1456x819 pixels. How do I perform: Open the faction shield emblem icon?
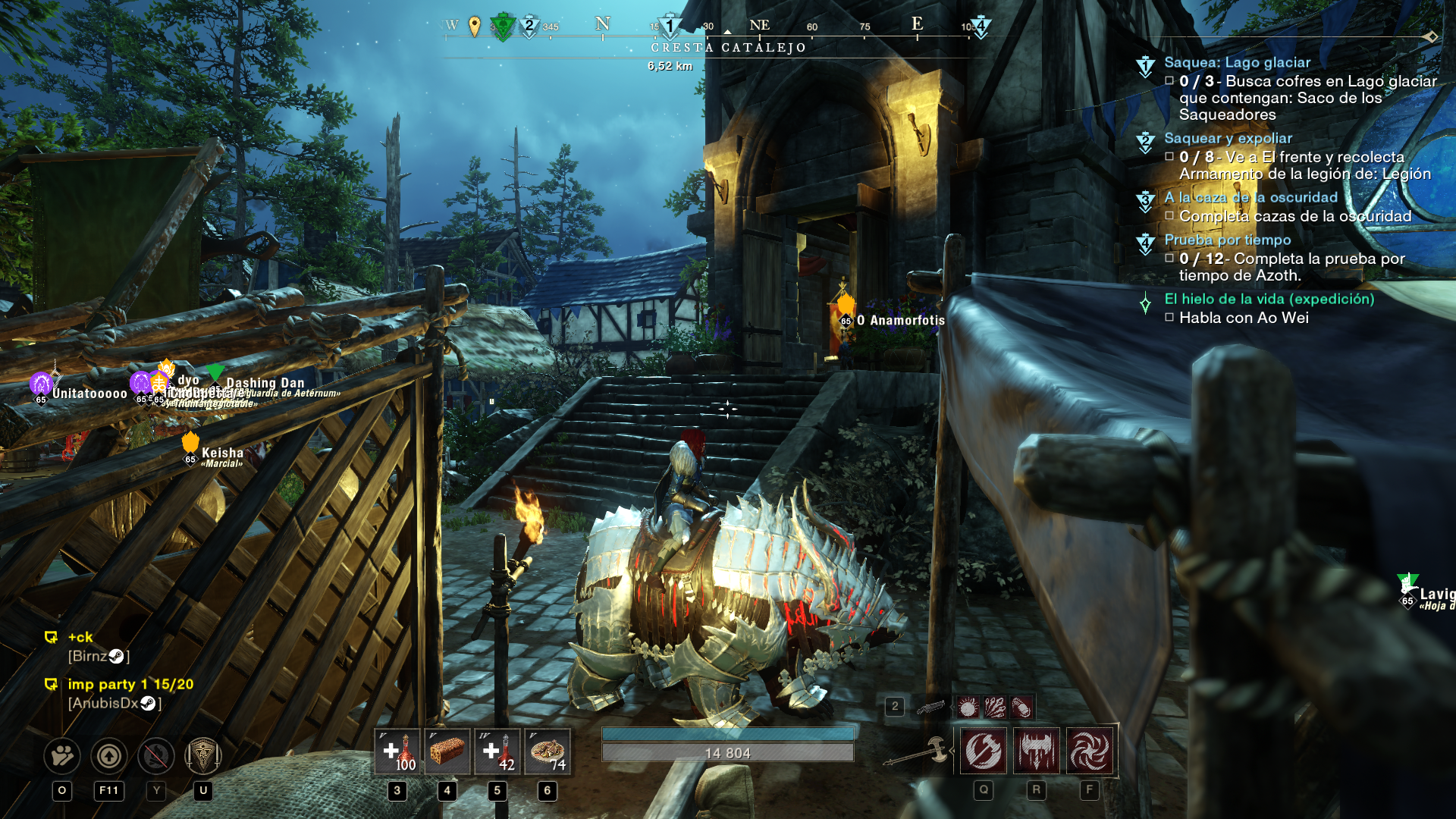[x=203, y=755]
